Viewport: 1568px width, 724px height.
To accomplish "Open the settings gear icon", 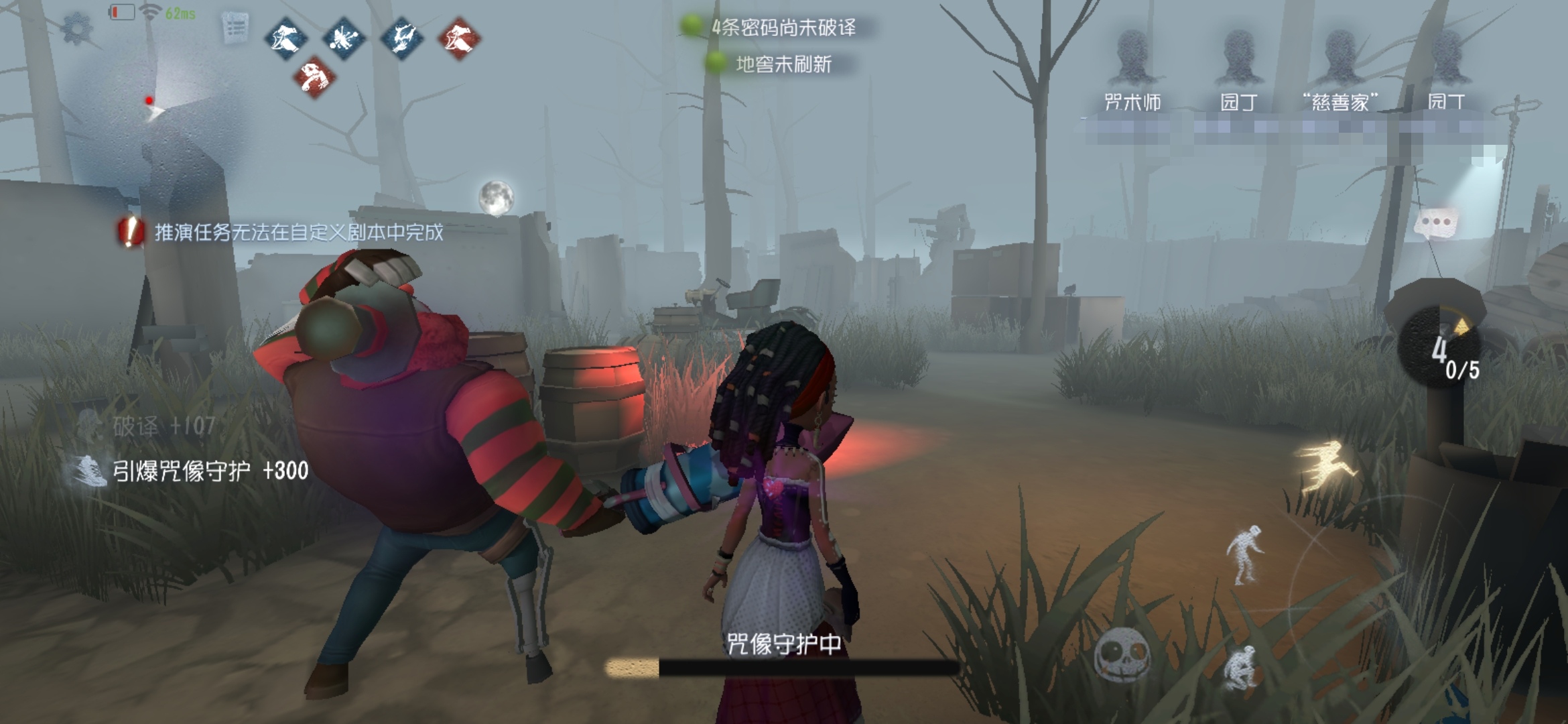I will point(78,29).
